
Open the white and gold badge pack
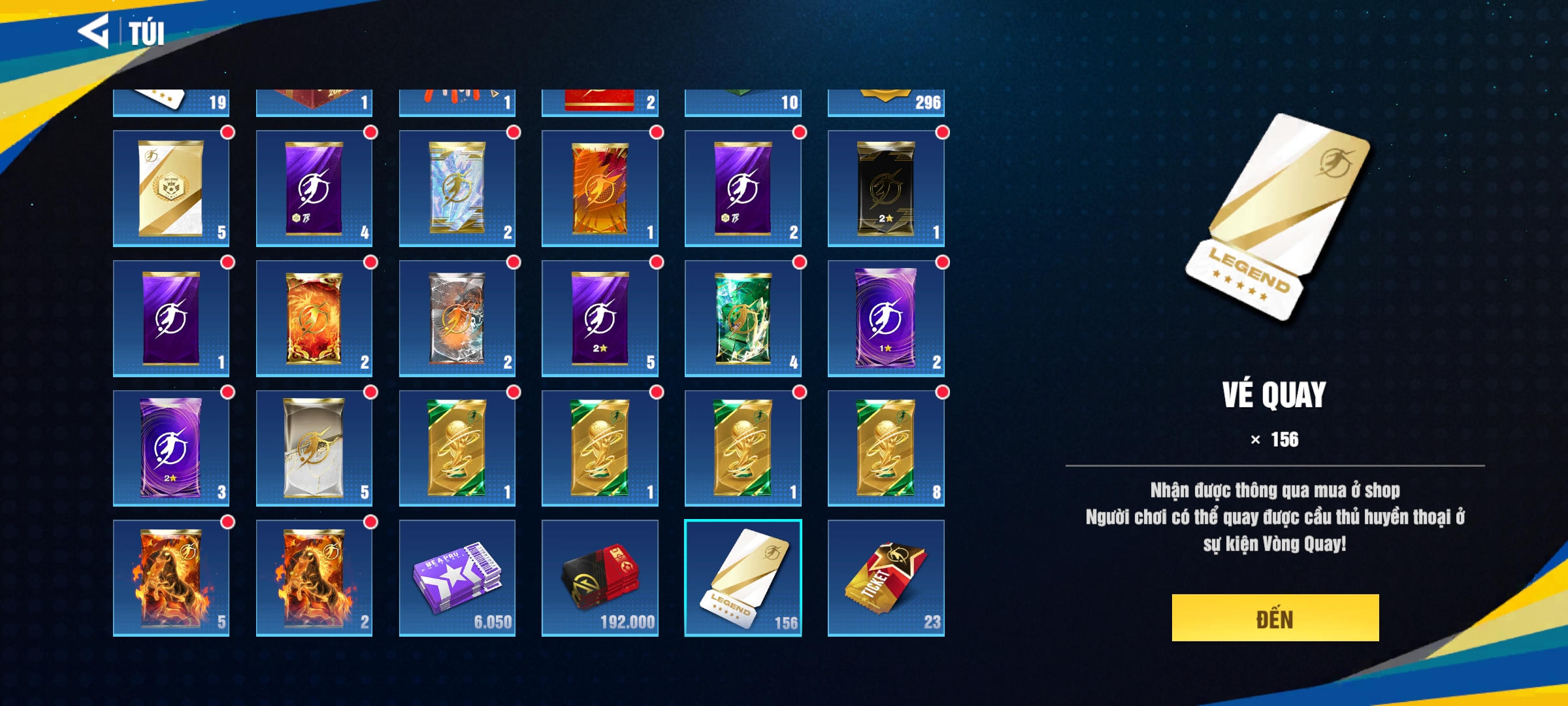click(171, 188)
